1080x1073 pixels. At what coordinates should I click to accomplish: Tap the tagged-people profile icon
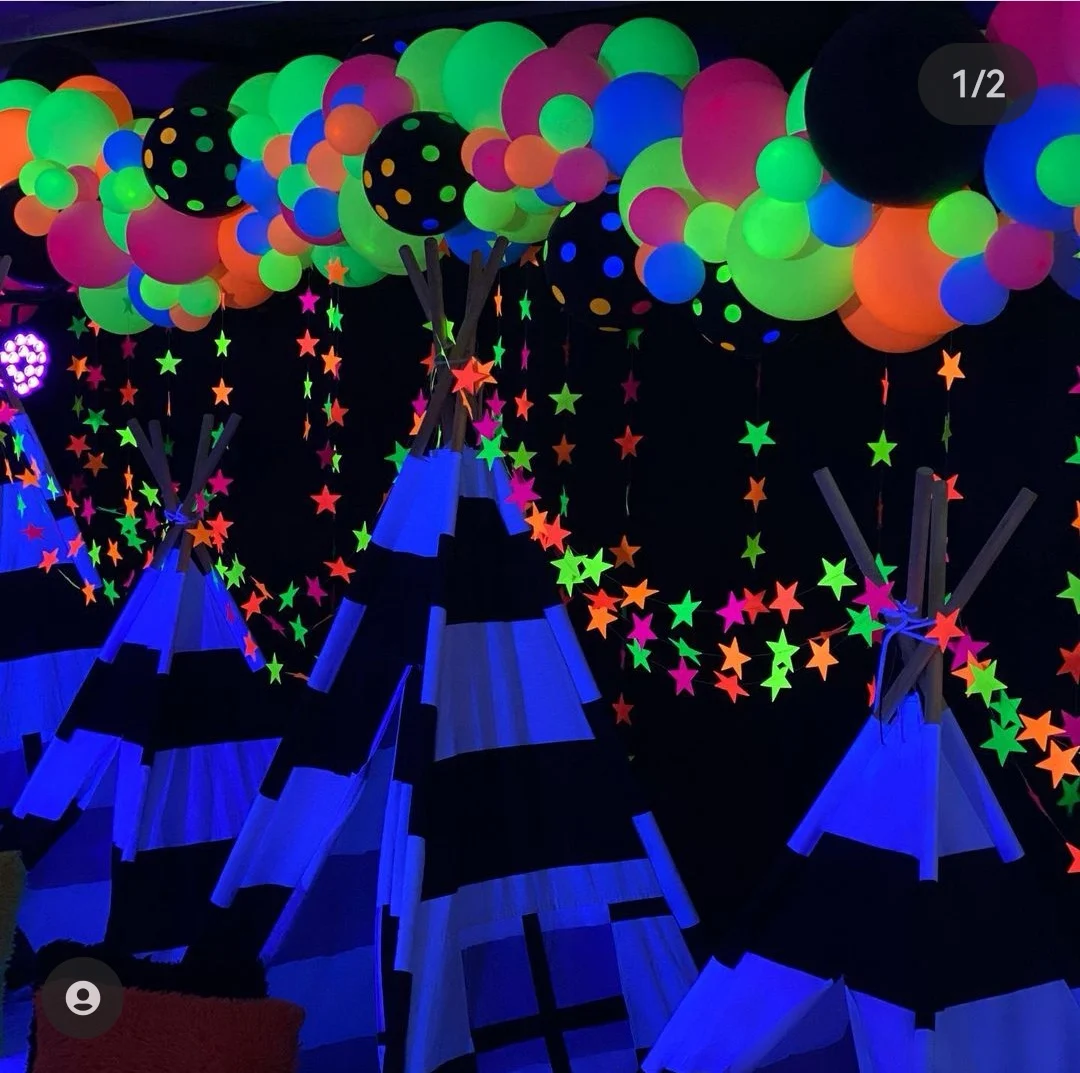(83, 997)
